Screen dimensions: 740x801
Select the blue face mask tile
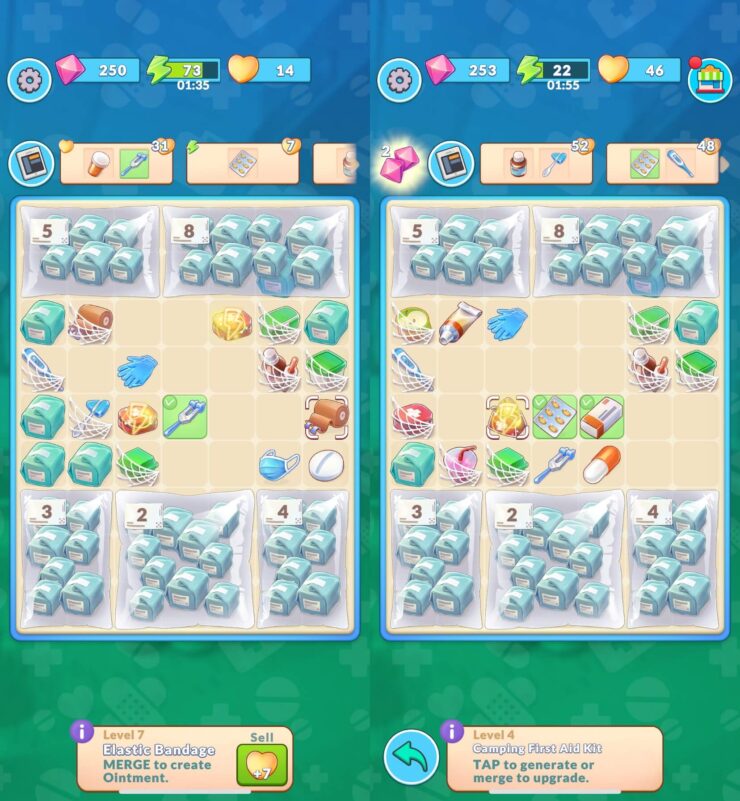(x=279, y=465)
